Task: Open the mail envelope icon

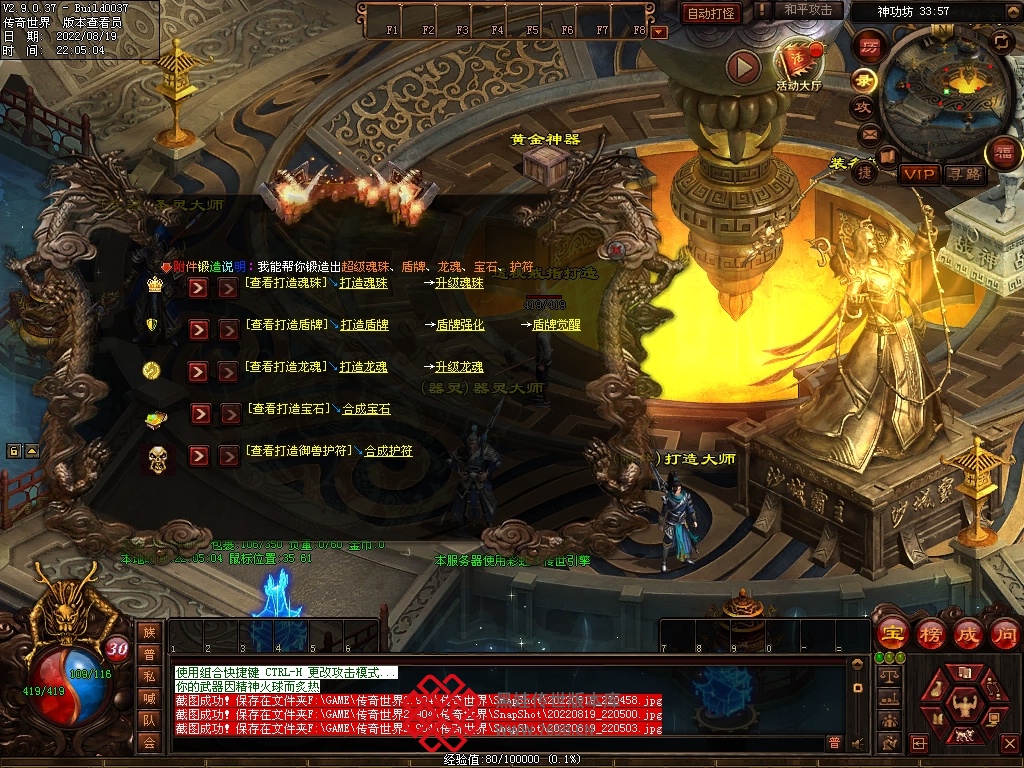Action: pos(866,134)
